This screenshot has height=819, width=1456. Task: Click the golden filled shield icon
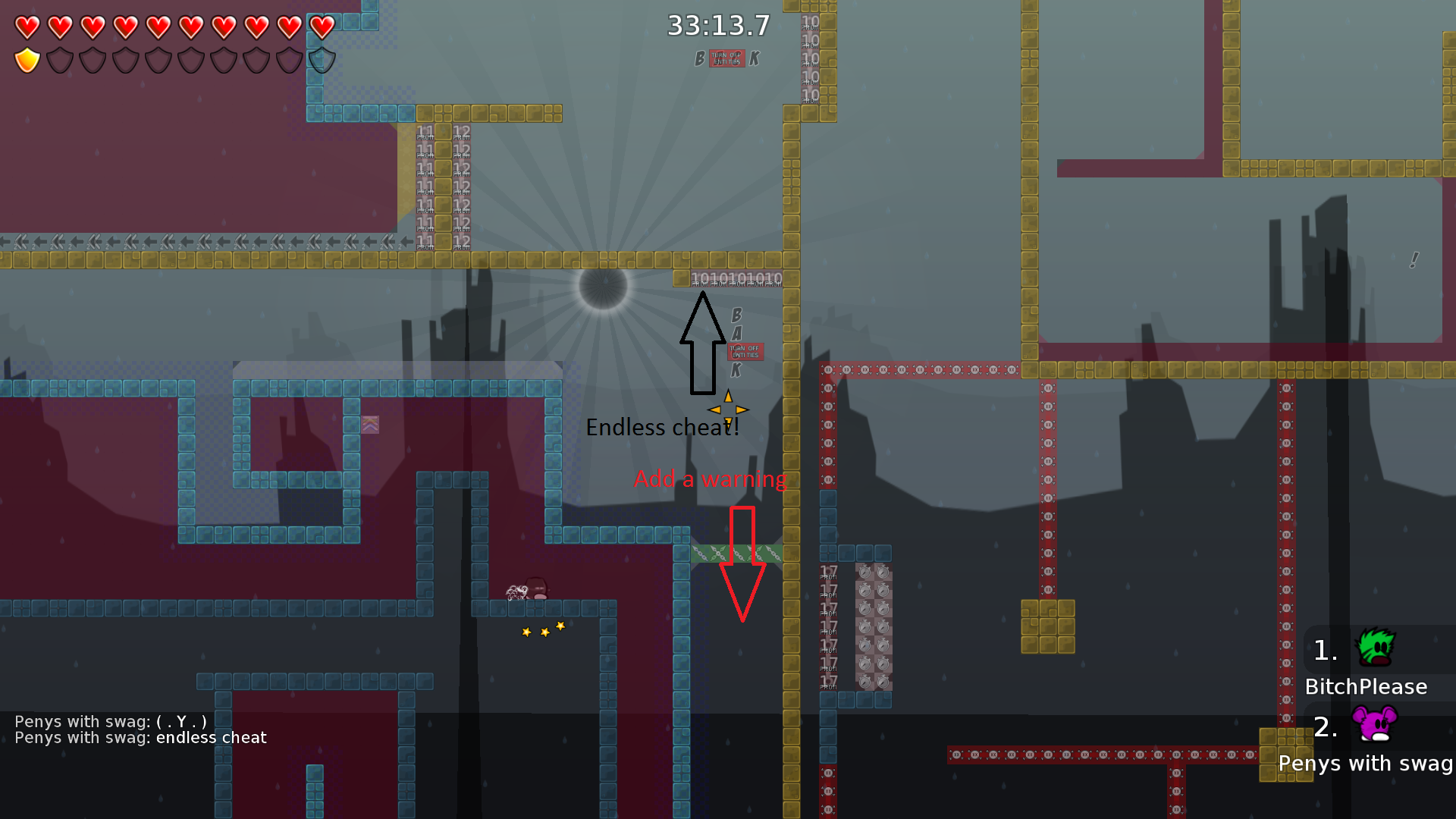27,60
